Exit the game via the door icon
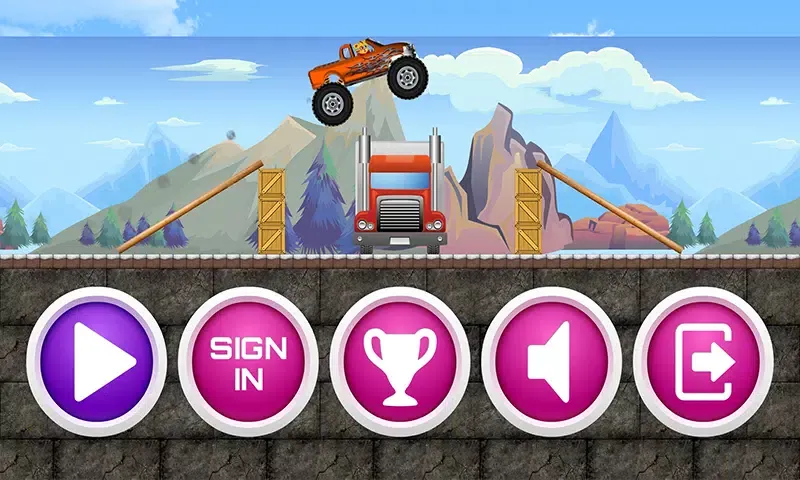 703,360
